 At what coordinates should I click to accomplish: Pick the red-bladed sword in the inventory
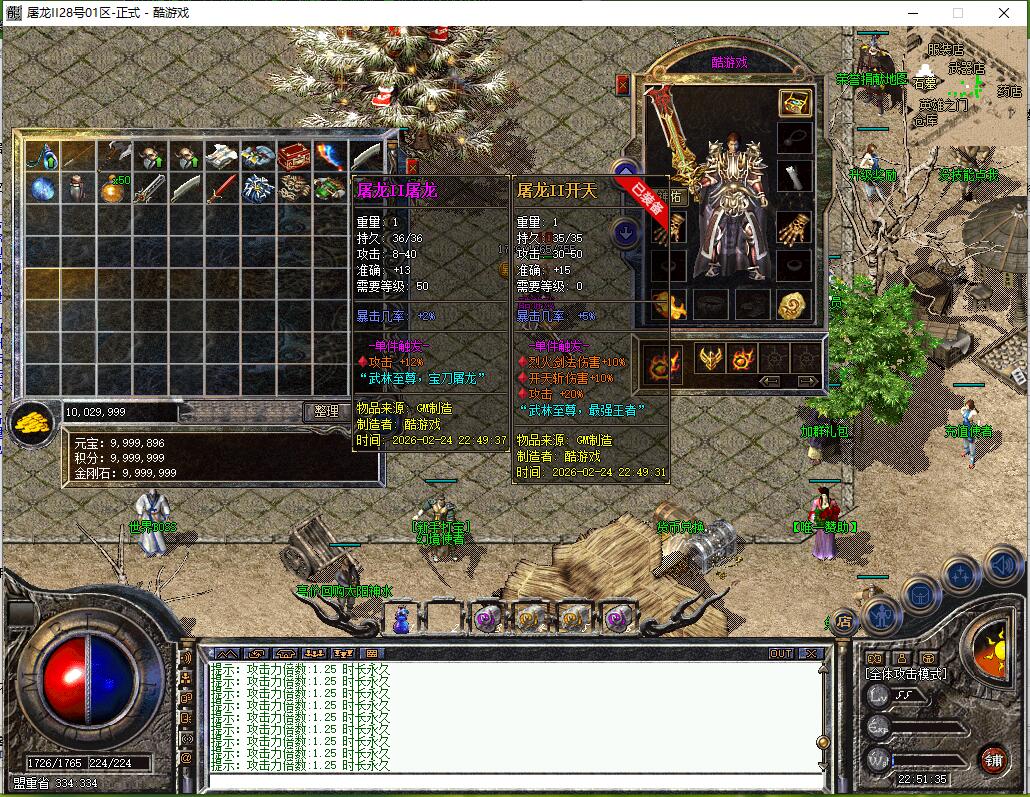[x=222, y=188]
